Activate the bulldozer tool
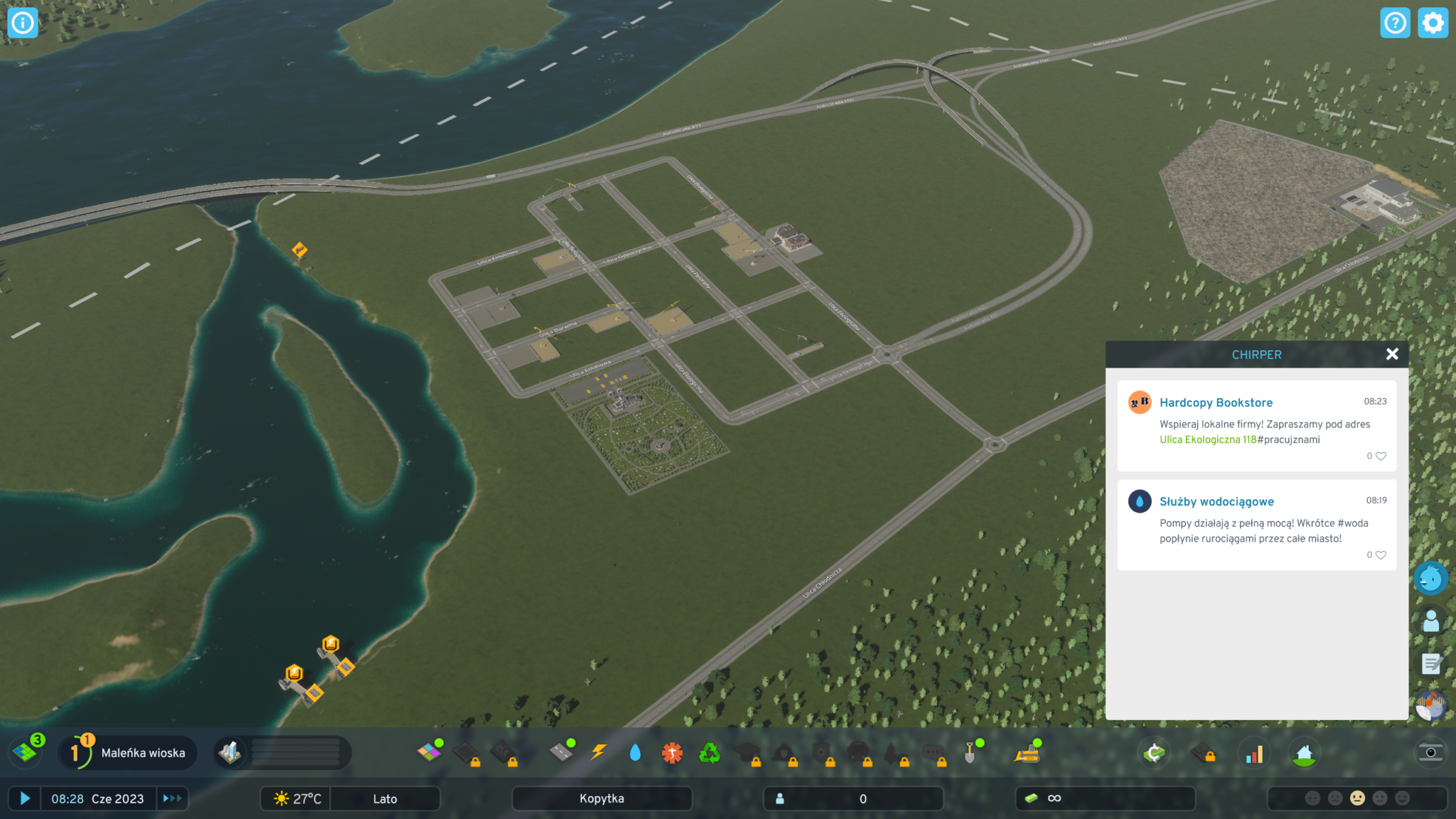 point(1027,753)
